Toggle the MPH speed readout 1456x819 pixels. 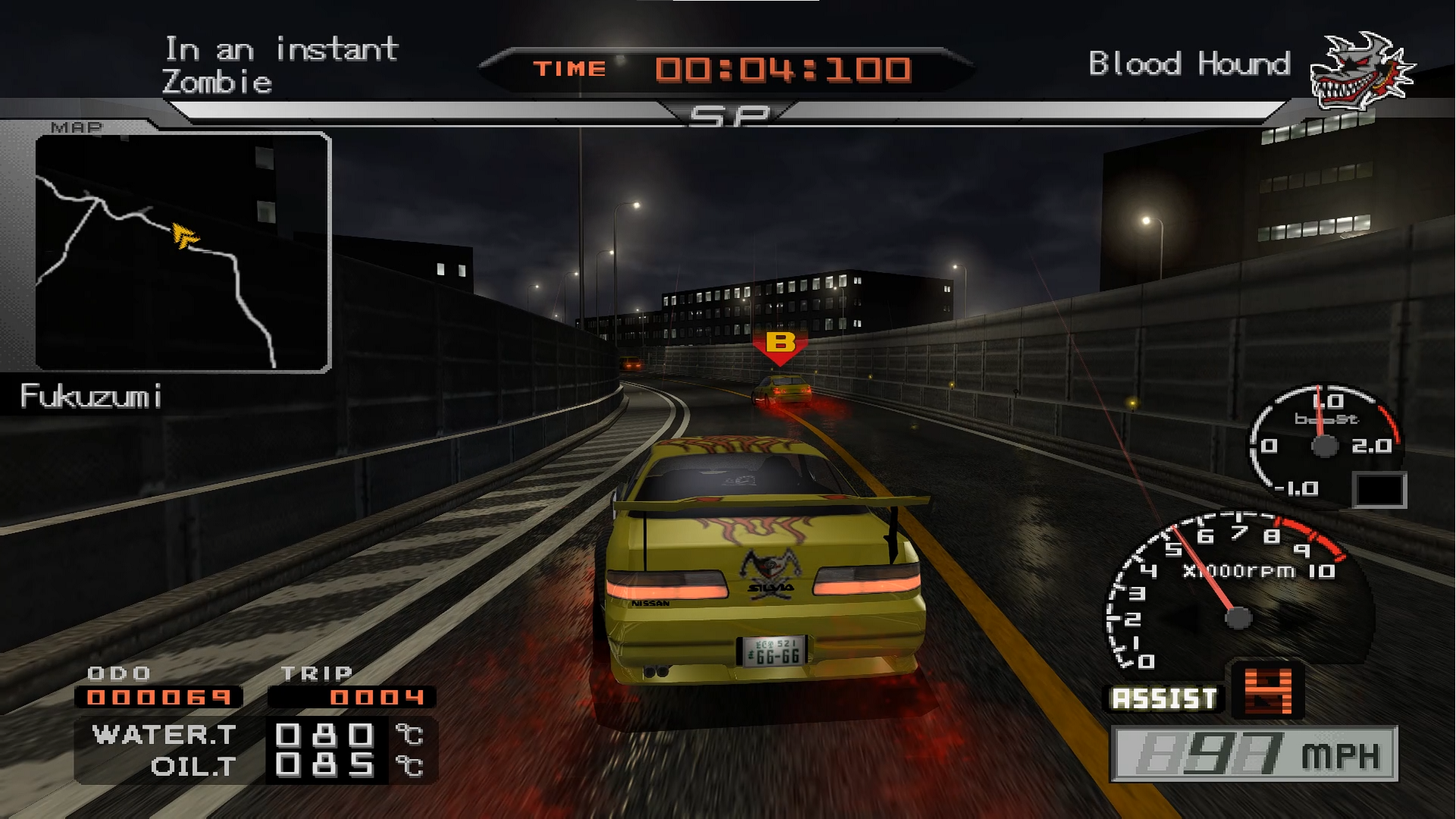click(1255, 755)
